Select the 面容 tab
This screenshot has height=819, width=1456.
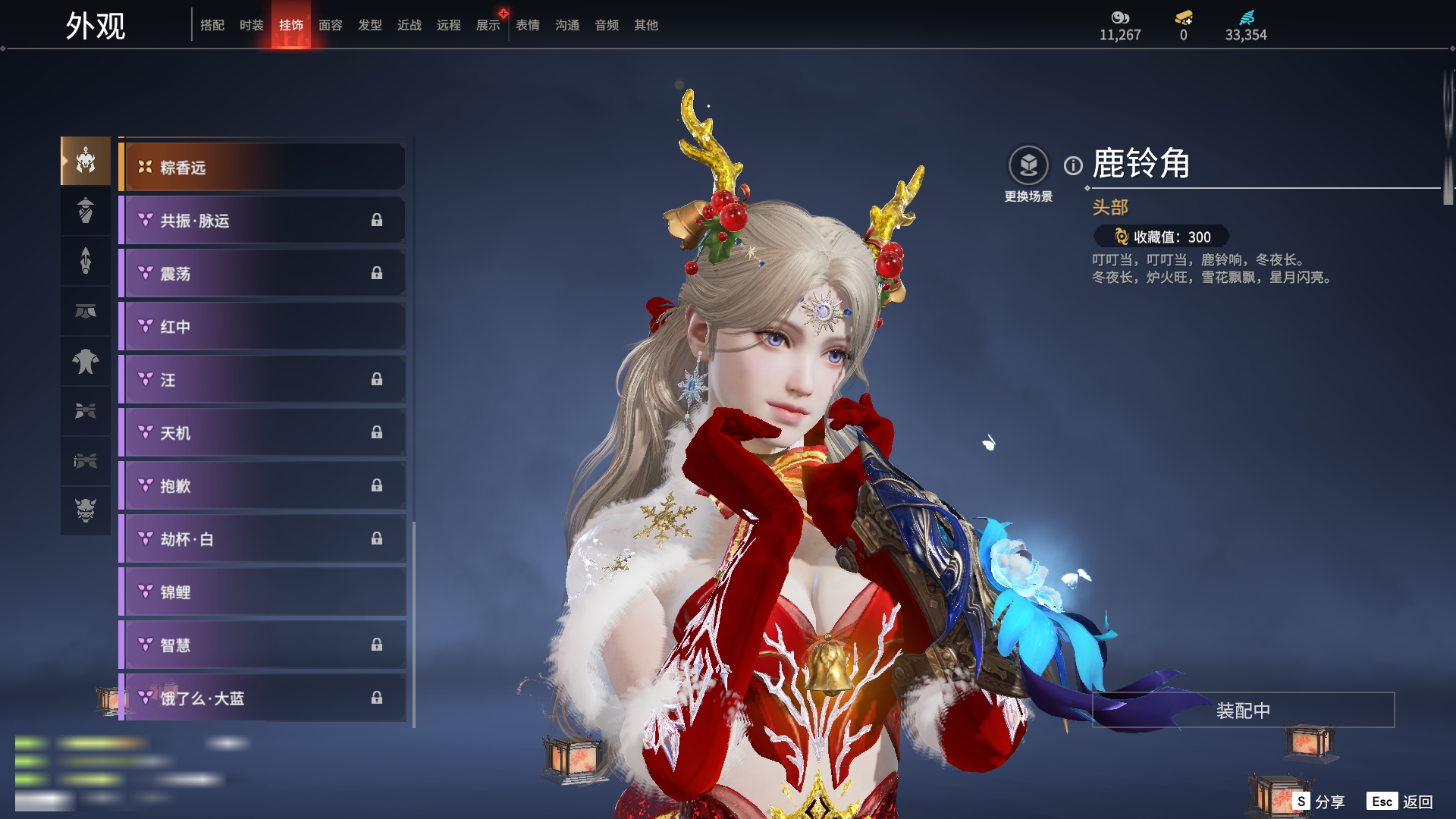tap(331, 25)
